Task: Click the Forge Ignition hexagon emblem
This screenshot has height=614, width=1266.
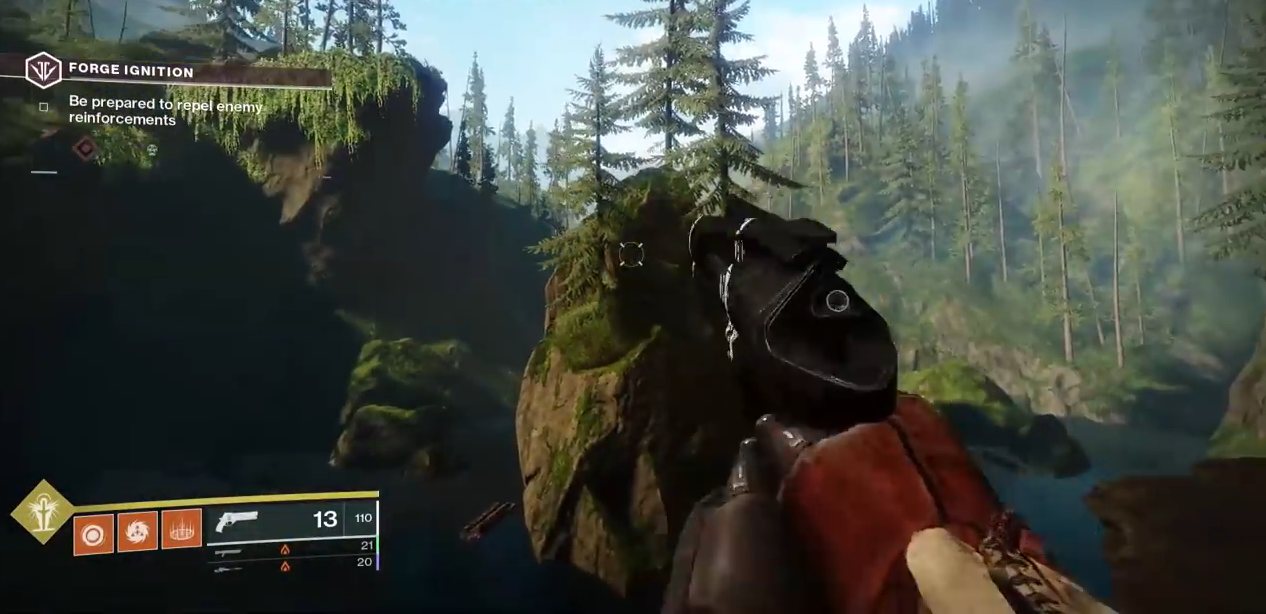Action: tap(43, 71)
